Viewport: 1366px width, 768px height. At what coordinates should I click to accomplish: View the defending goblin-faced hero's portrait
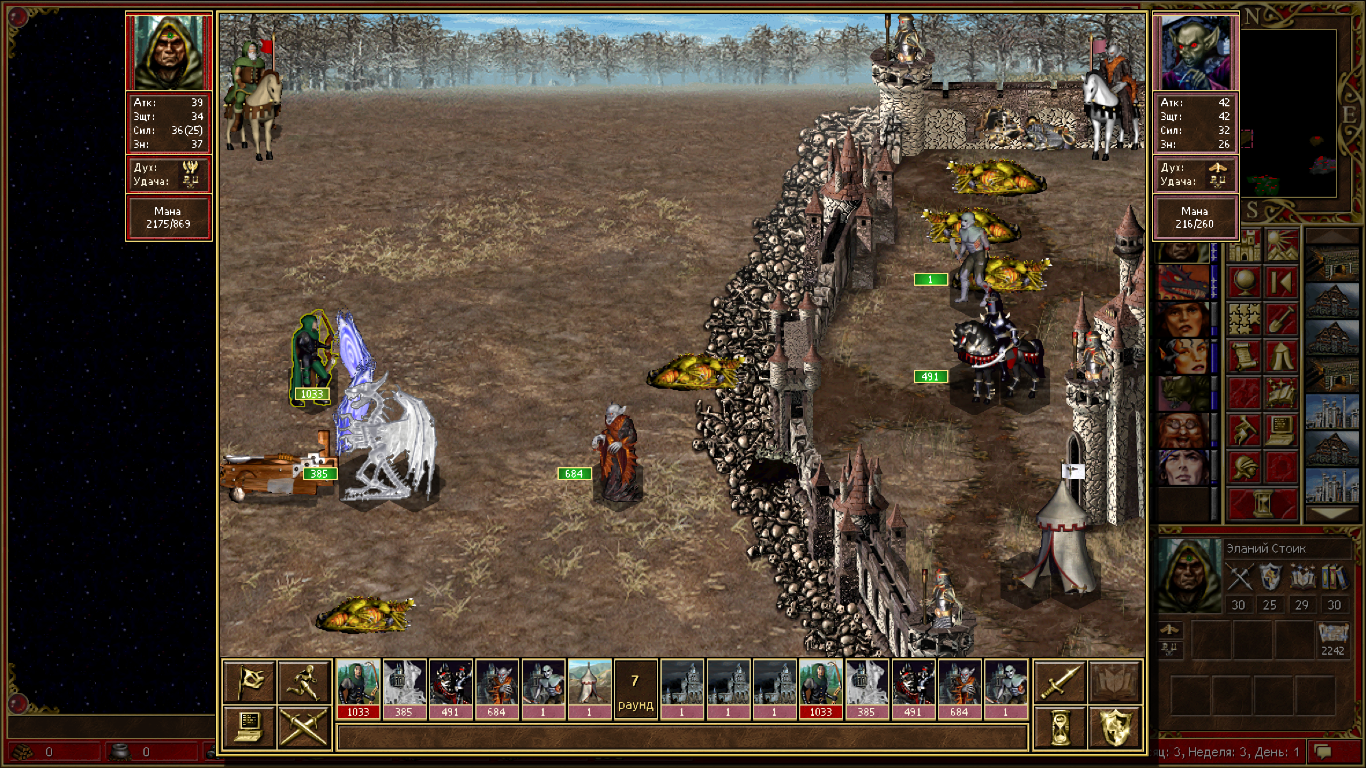(x=1196, y=53)
